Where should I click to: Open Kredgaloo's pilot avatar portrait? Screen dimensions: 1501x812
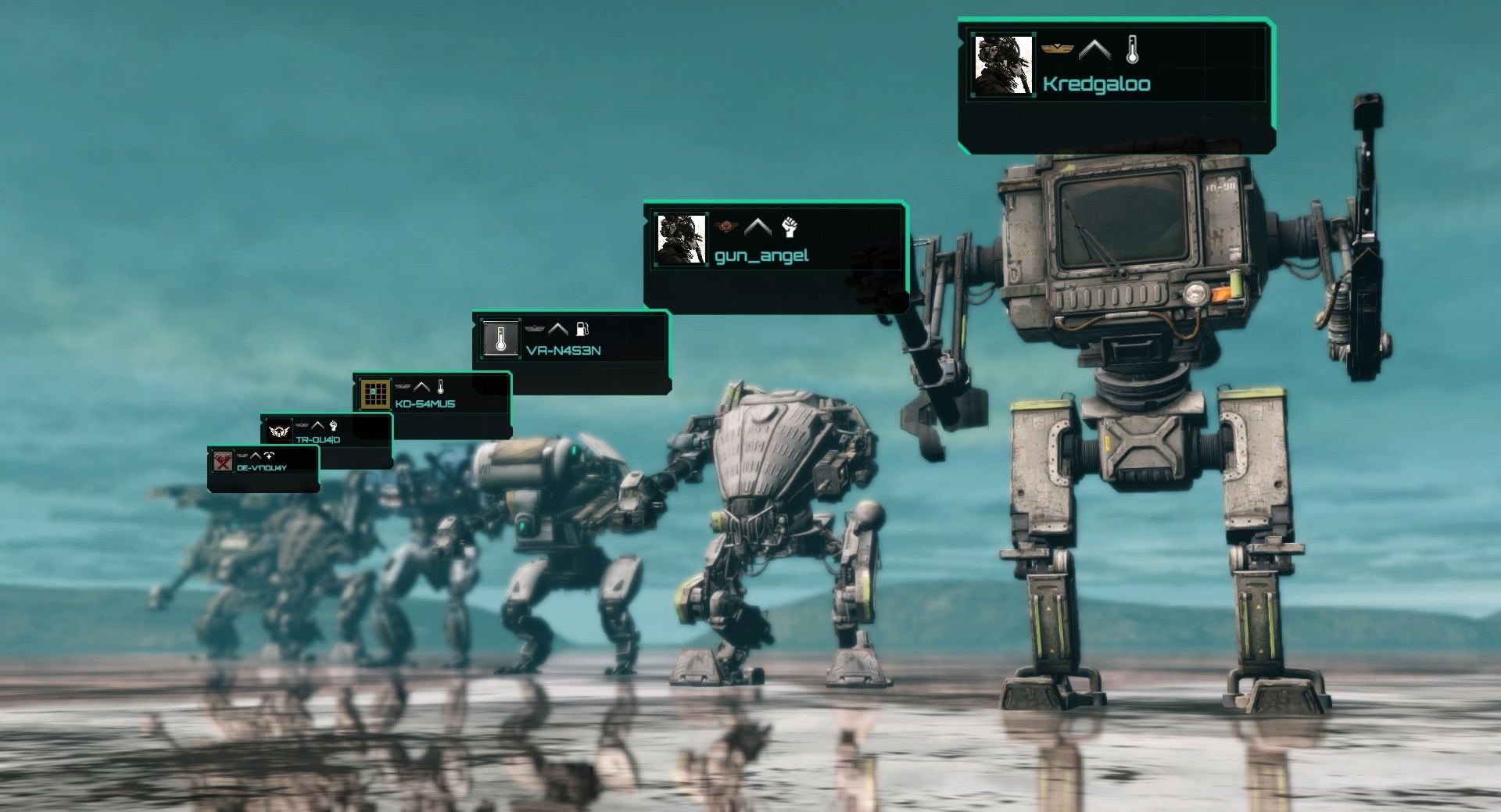click(x=1003, y=65)
